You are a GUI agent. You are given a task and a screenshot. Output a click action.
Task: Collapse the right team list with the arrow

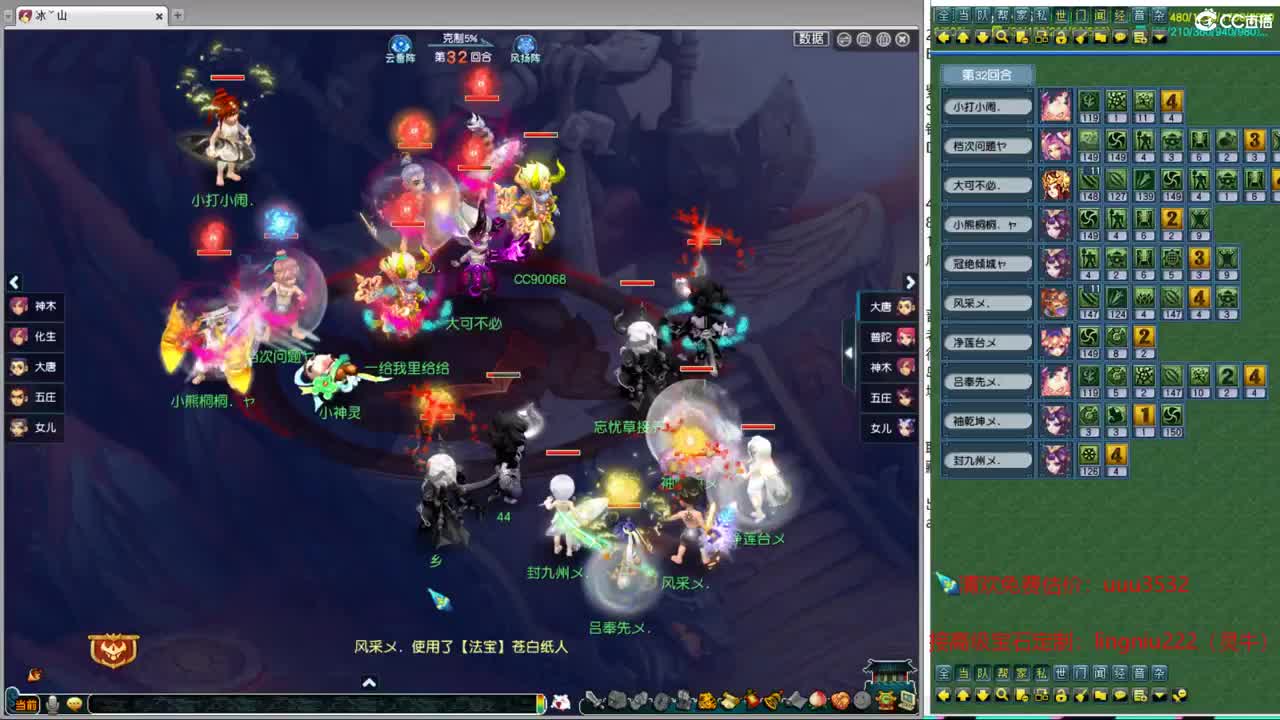click(x=909, y=282)
